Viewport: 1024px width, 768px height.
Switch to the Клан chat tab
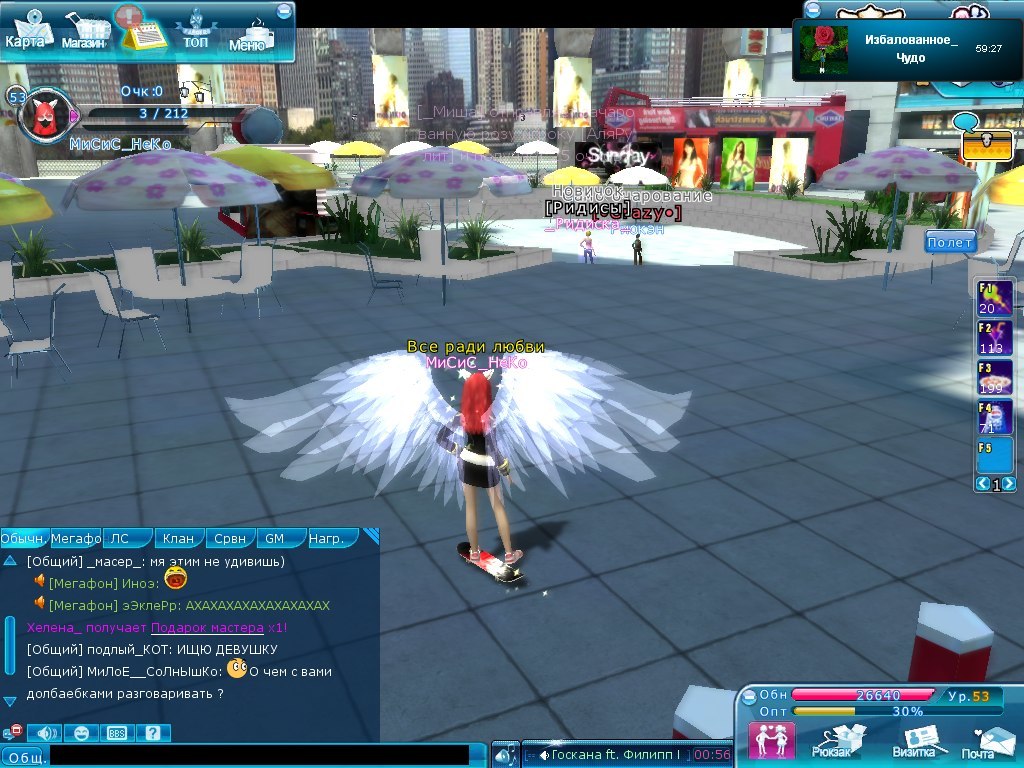(x=178, y=538)
